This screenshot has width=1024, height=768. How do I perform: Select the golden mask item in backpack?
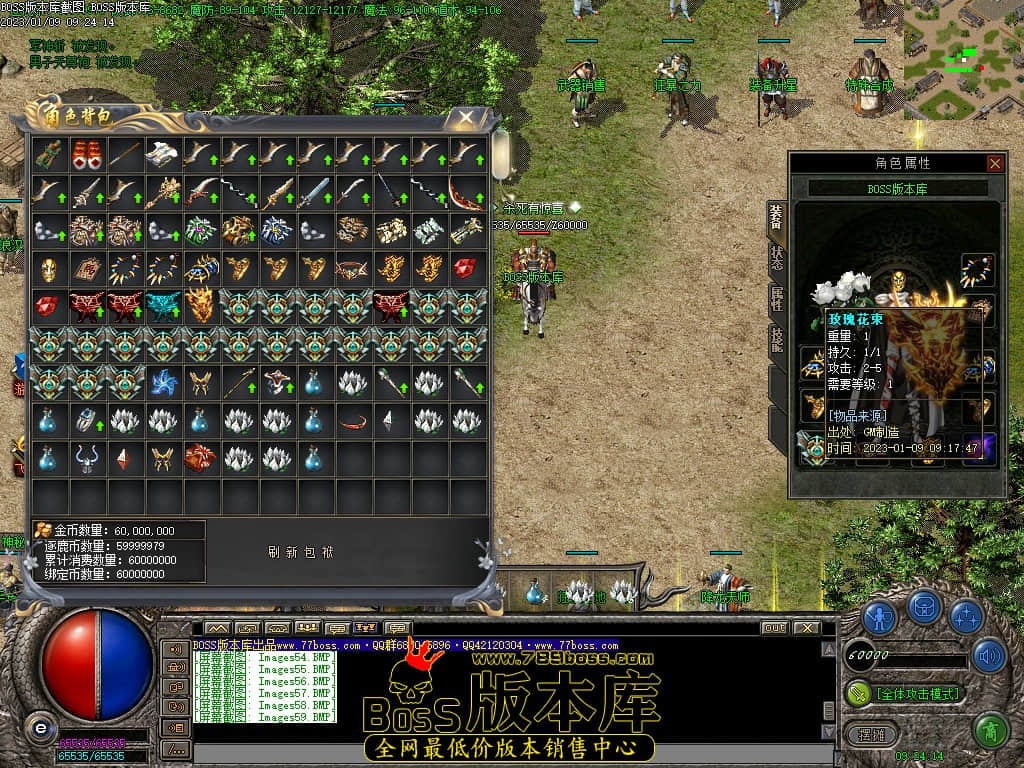coord(49,268)
